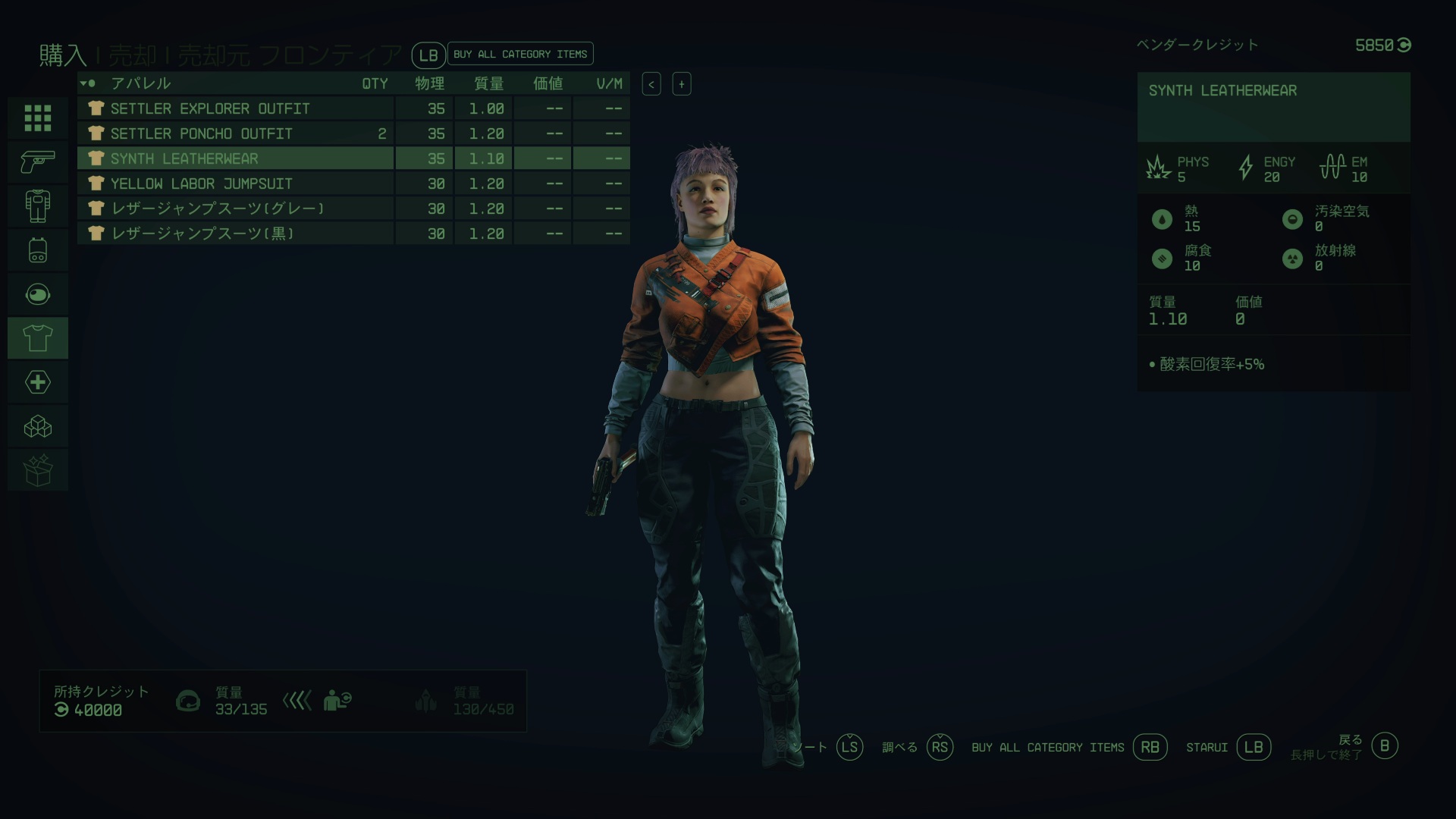Open the apparel shirt category
The height and width of the screenshot is (819, 1456).
point(38,337)
